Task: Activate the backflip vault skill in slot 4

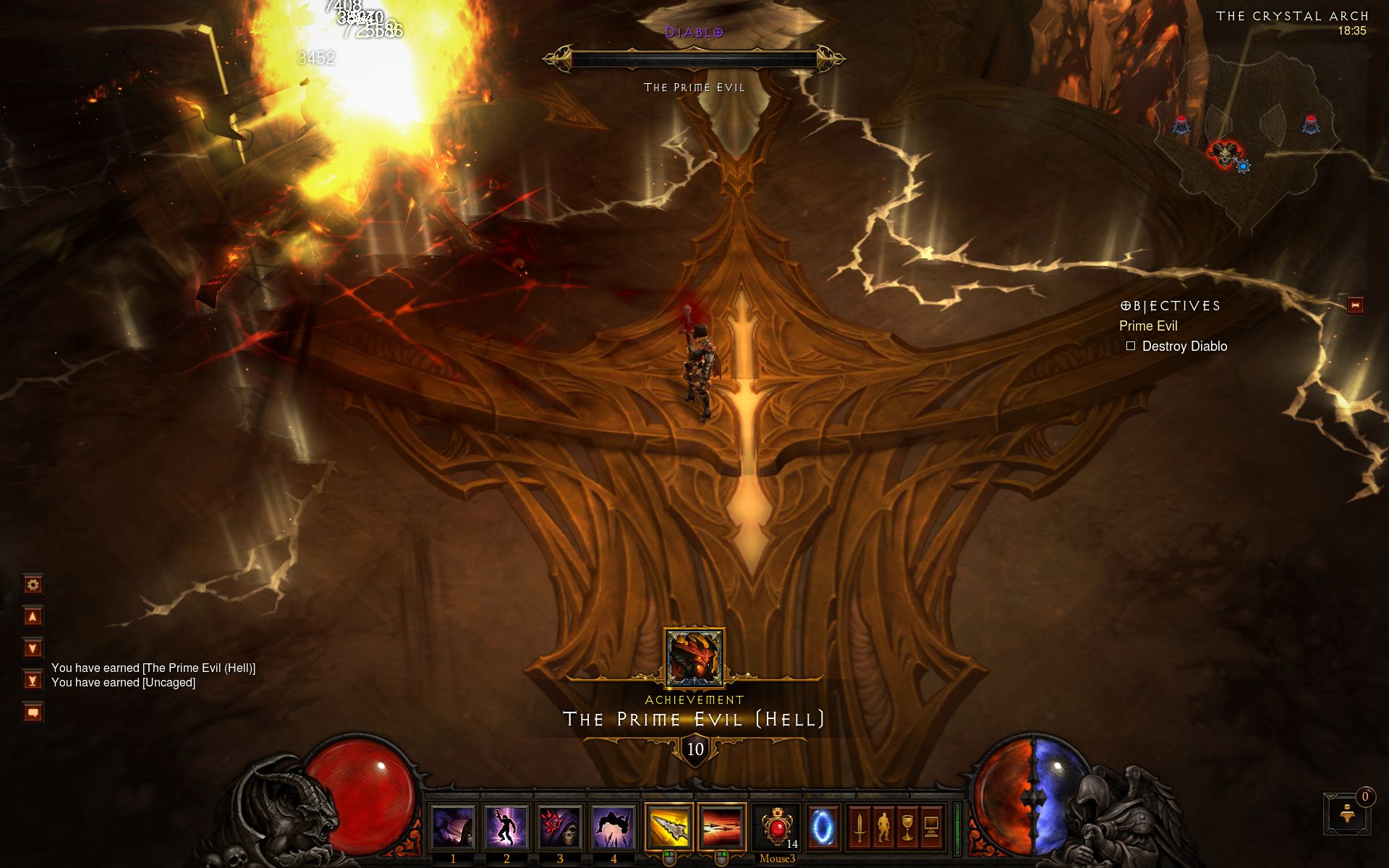Action: pyautogui.click(x=613, y=827)
